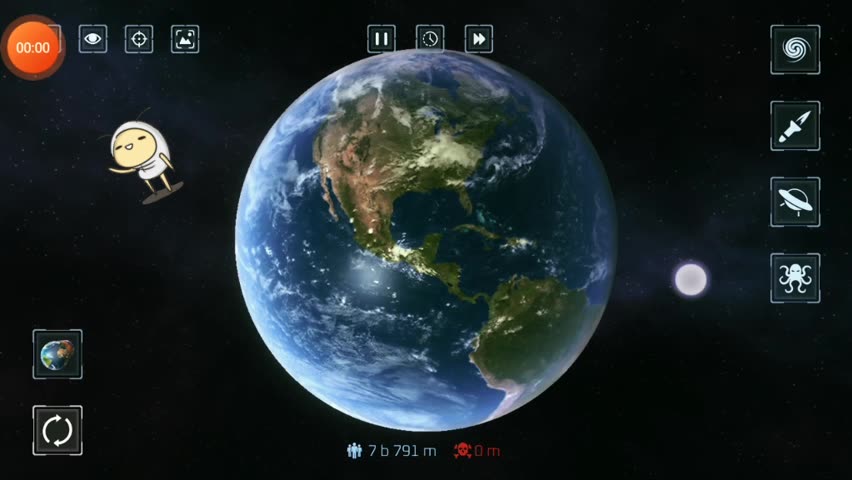Open the planet selection thumbnail

(57, 354)
